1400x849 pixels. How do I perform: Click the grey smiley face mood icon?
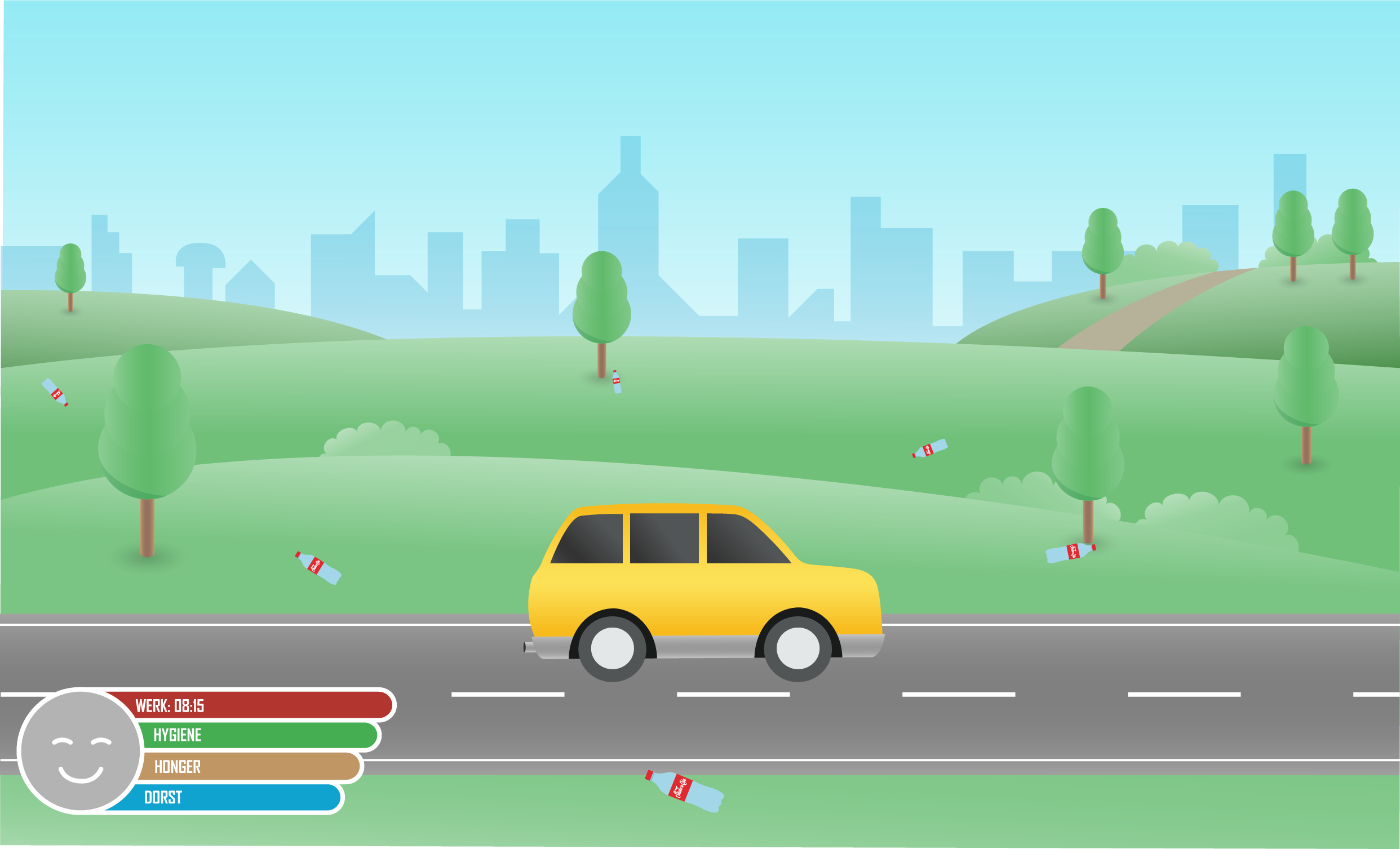(x=80, y=751)
